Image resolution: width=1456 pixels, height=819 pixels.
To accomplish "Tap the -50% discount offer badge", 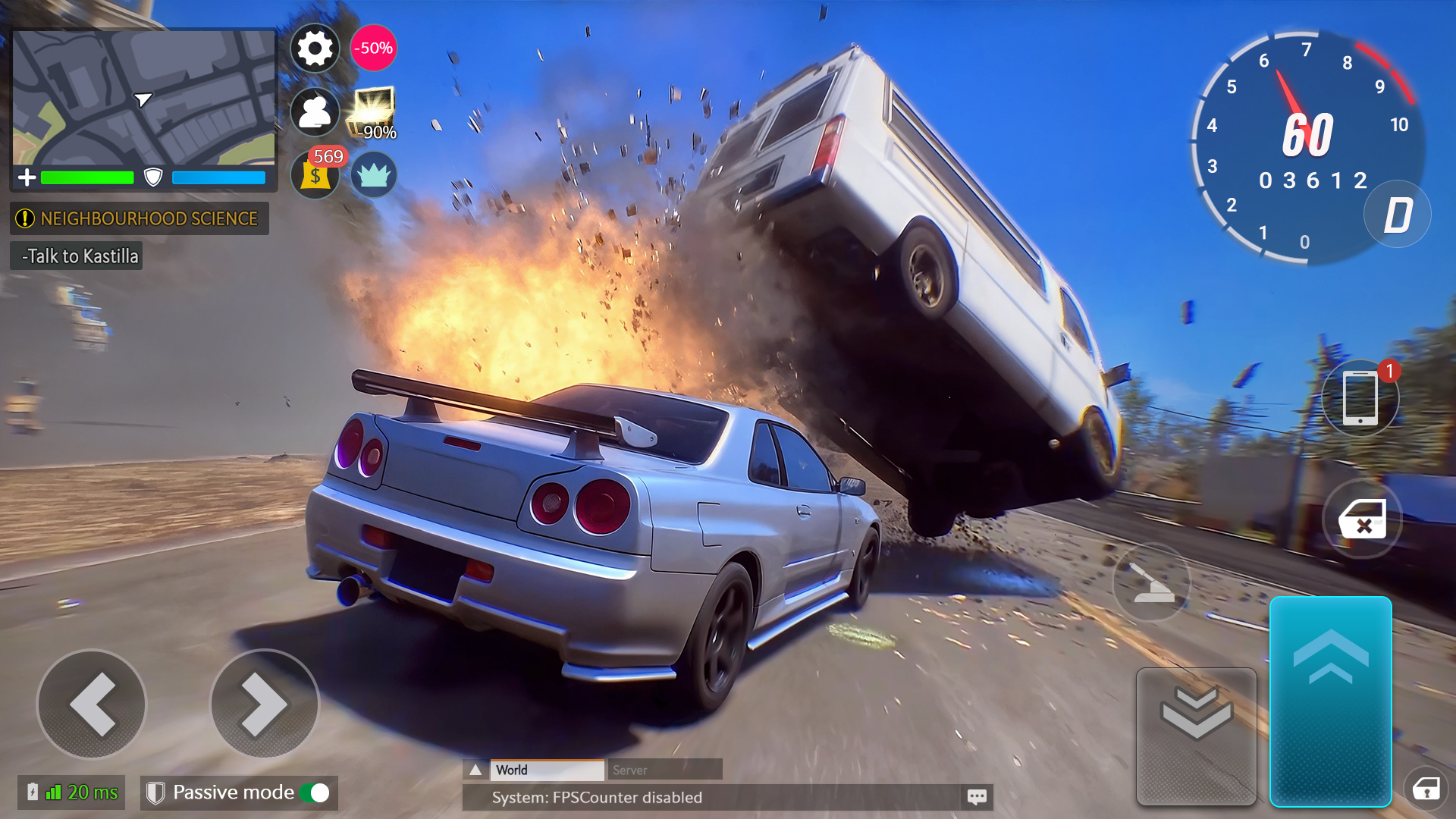I will pyautogui.click(x=373, y=49).
